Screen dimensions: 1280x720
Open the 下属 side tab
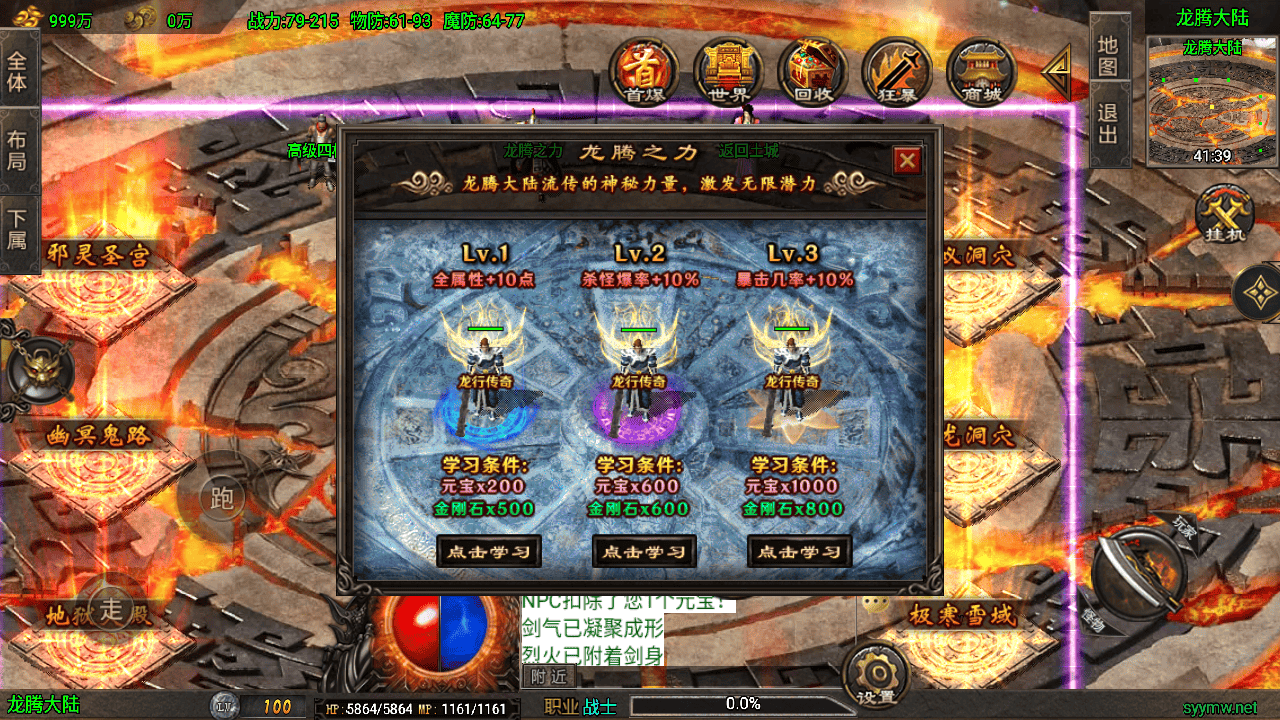(x=17, y=228)
